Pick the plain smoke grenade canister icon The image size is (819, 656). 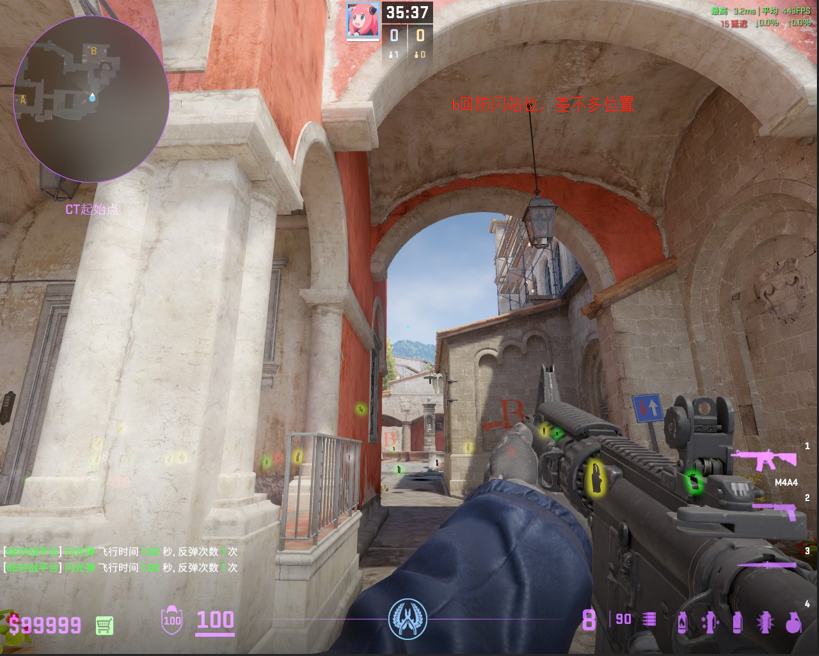pyautogui.click(x=737, y=621)
